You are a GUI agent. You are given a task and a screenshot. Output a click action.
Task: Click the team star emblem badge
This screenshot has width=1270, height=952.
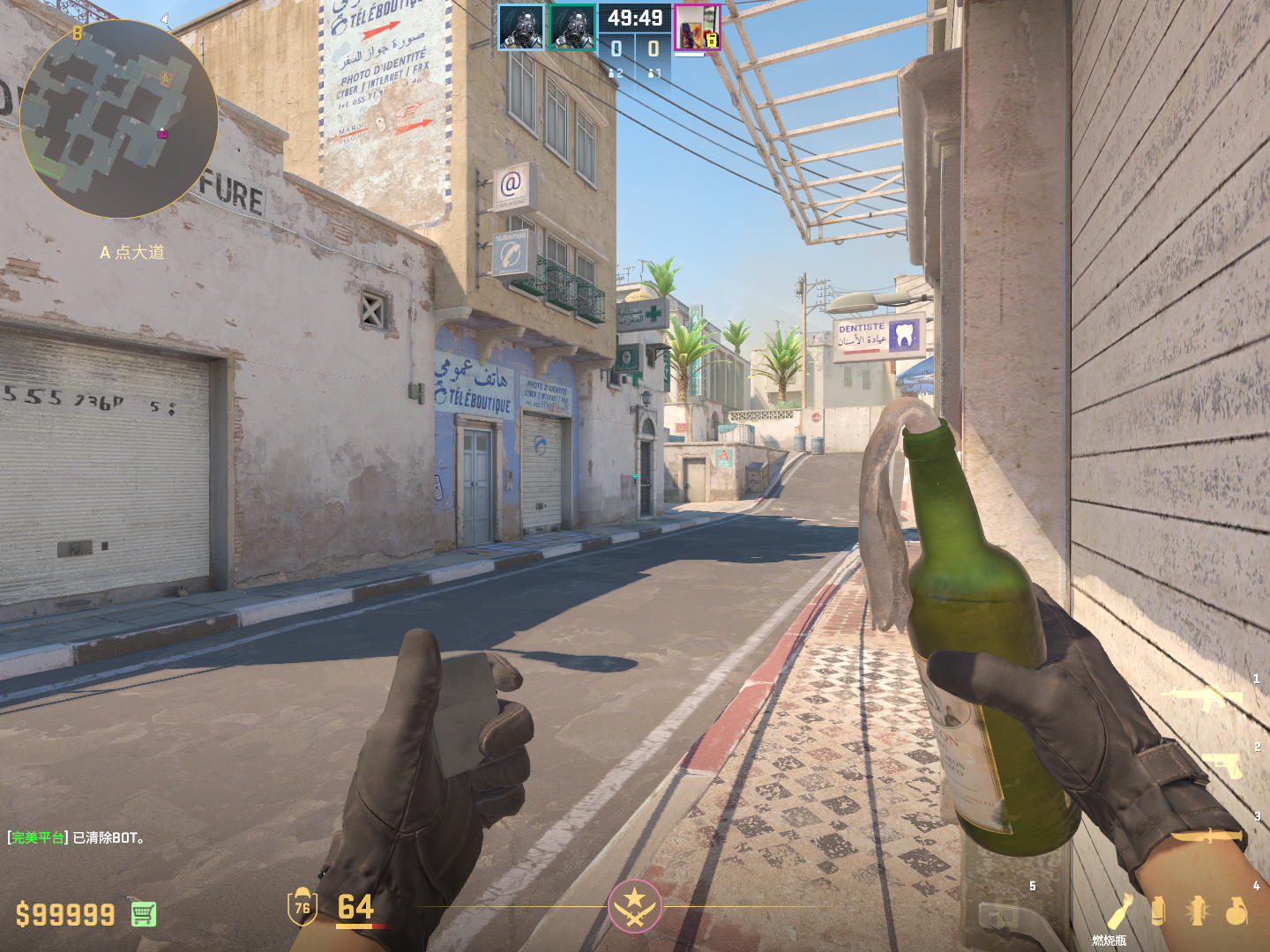[634, 905]
